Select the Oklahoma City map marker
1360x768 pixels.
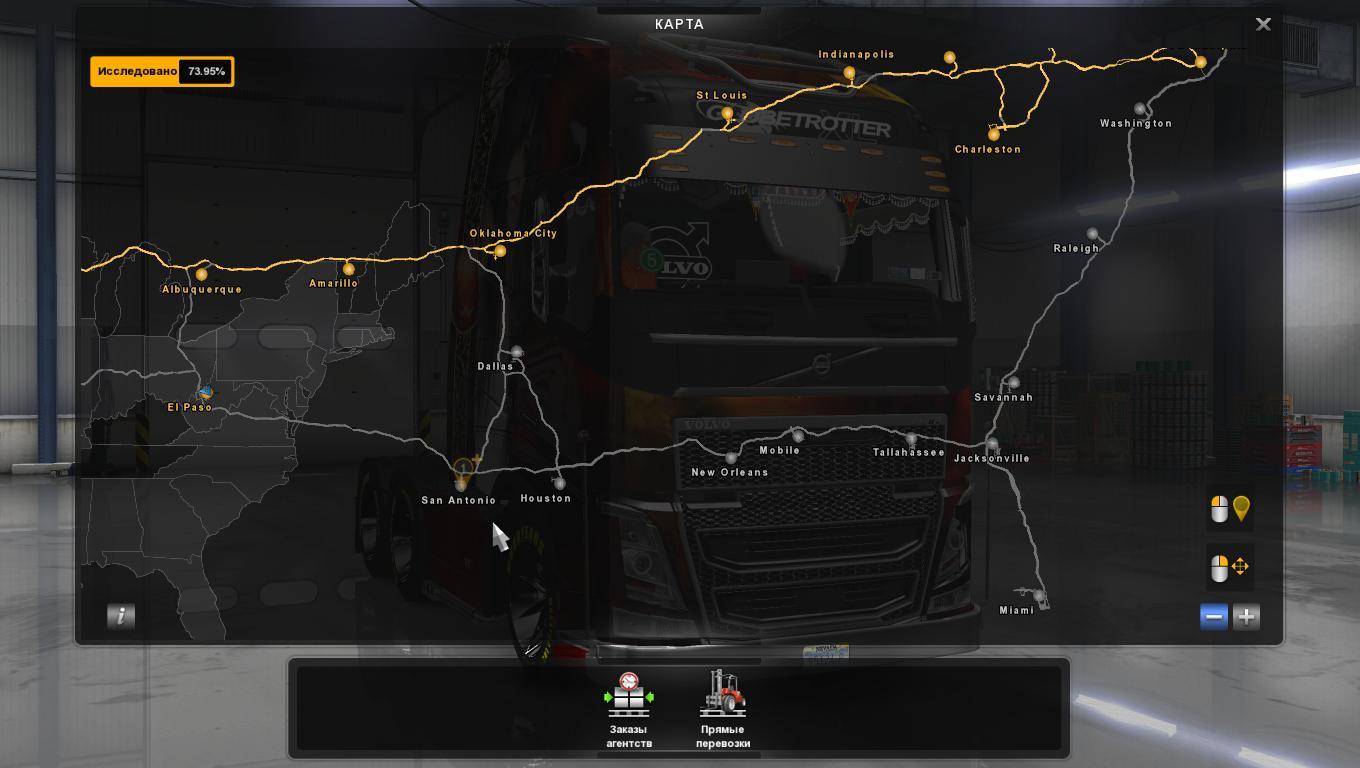tap(500, 251)
